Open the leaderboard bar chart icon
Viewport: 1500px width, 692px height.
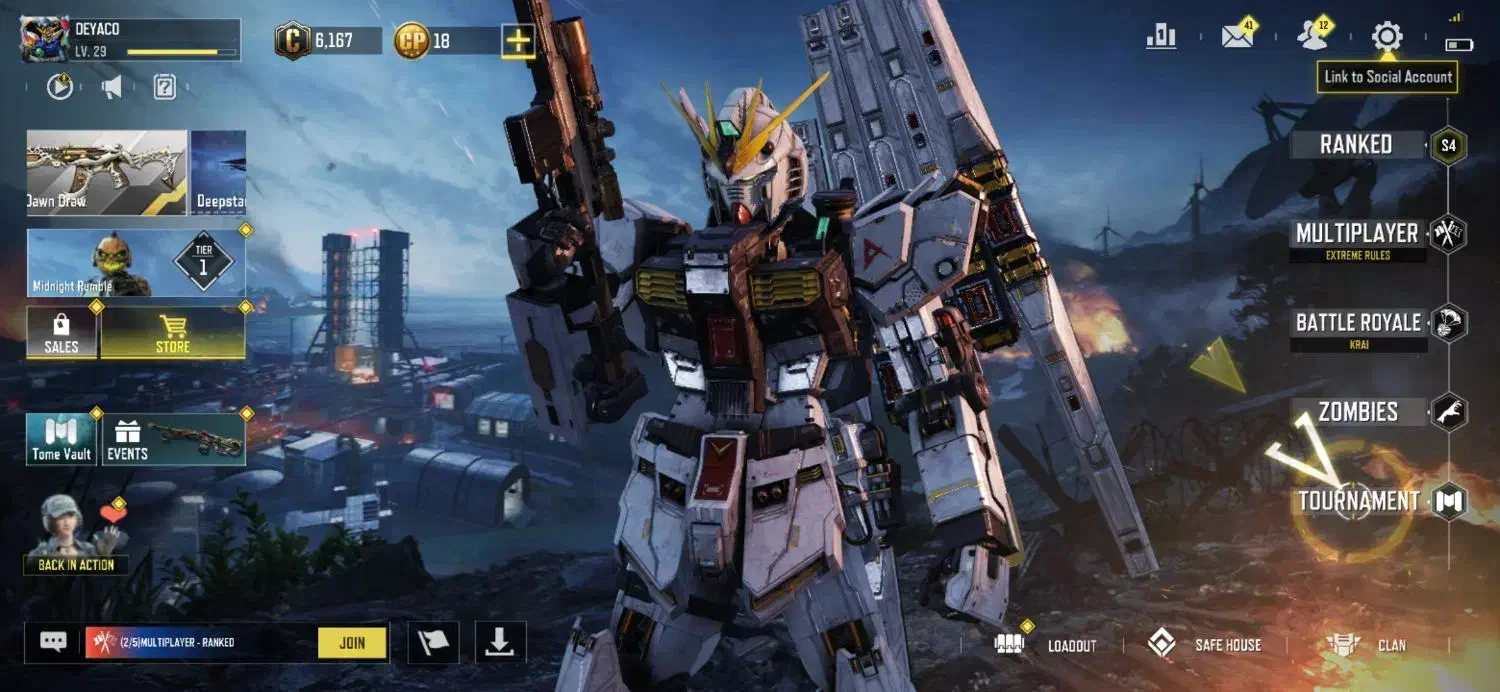coord(1161,37)
